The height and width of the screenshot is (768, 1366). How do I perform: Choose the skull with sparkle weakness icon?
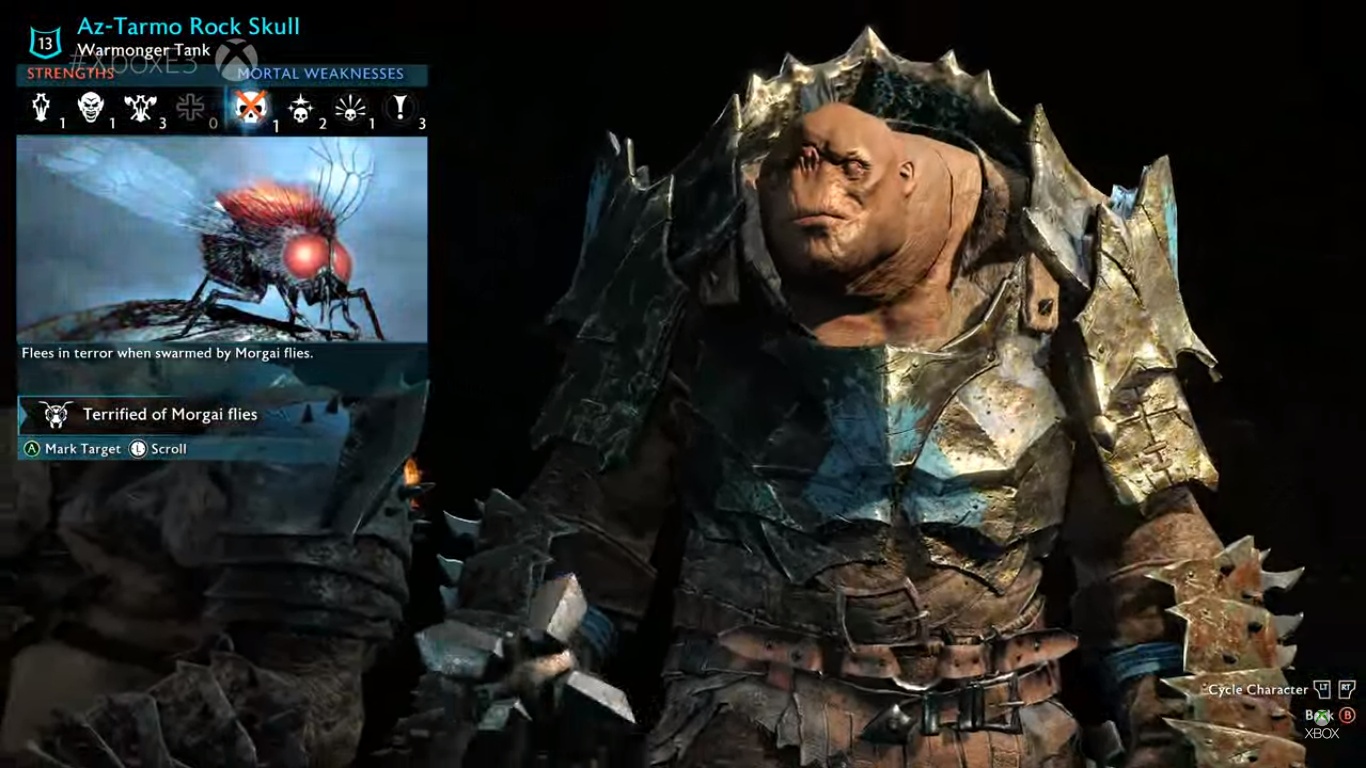[x=299, y=108]
